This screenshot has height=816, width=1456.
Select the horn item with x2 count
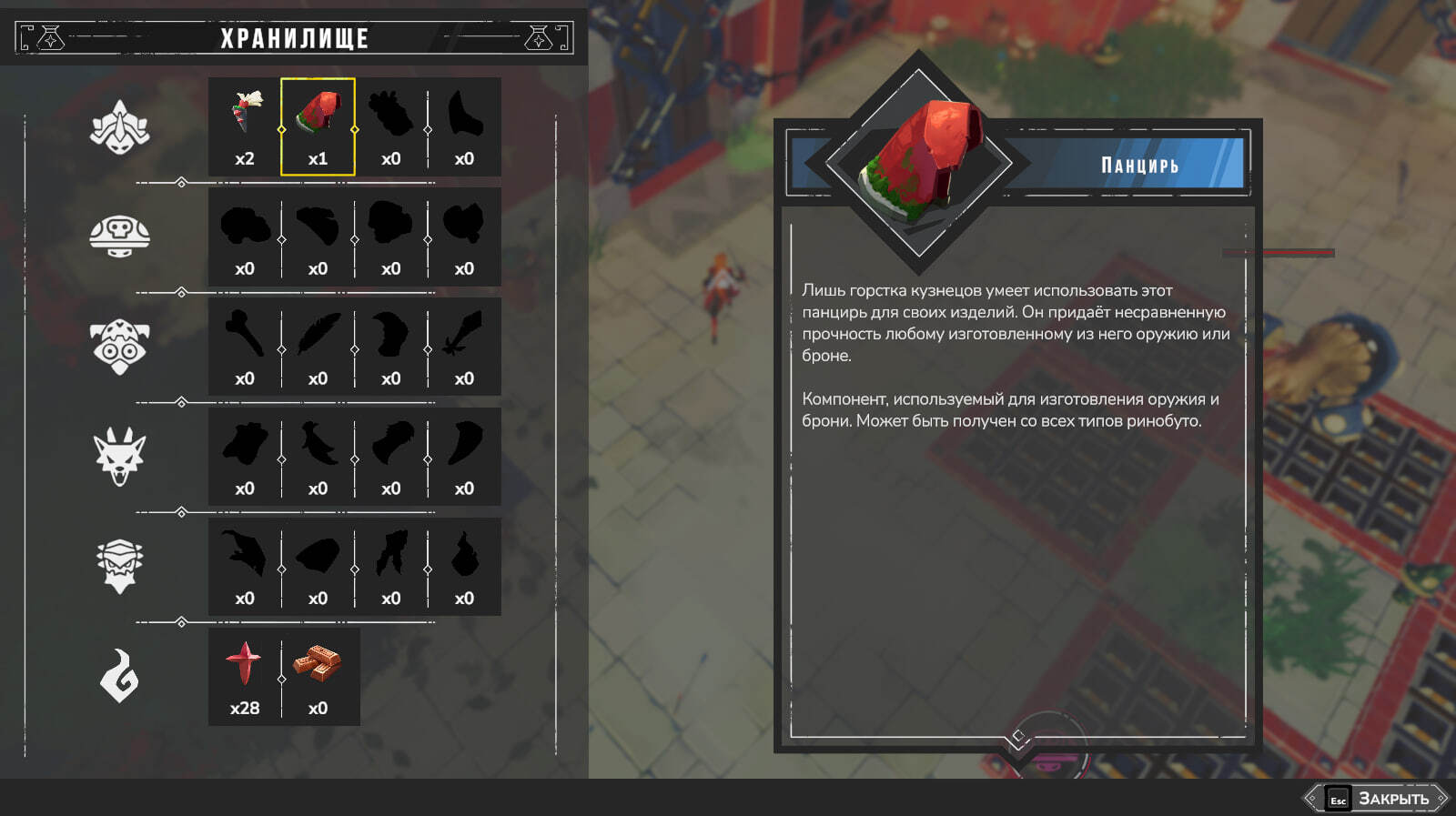[x=245, y=126]
